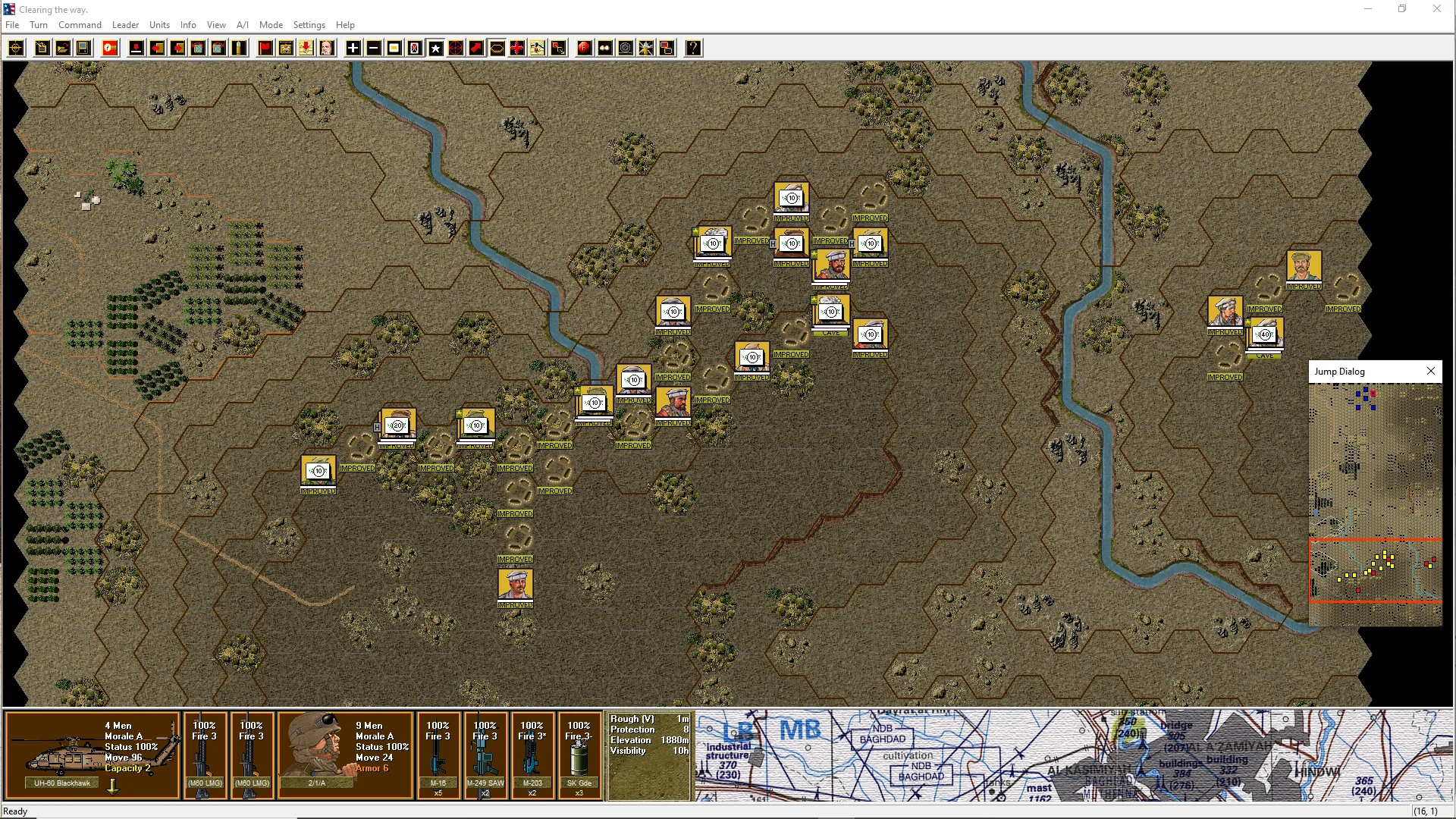Viewport: 1456px width, 819px height.
Task: Click the zoom-out minus toolbar button
Action: [x=374, y=49]
